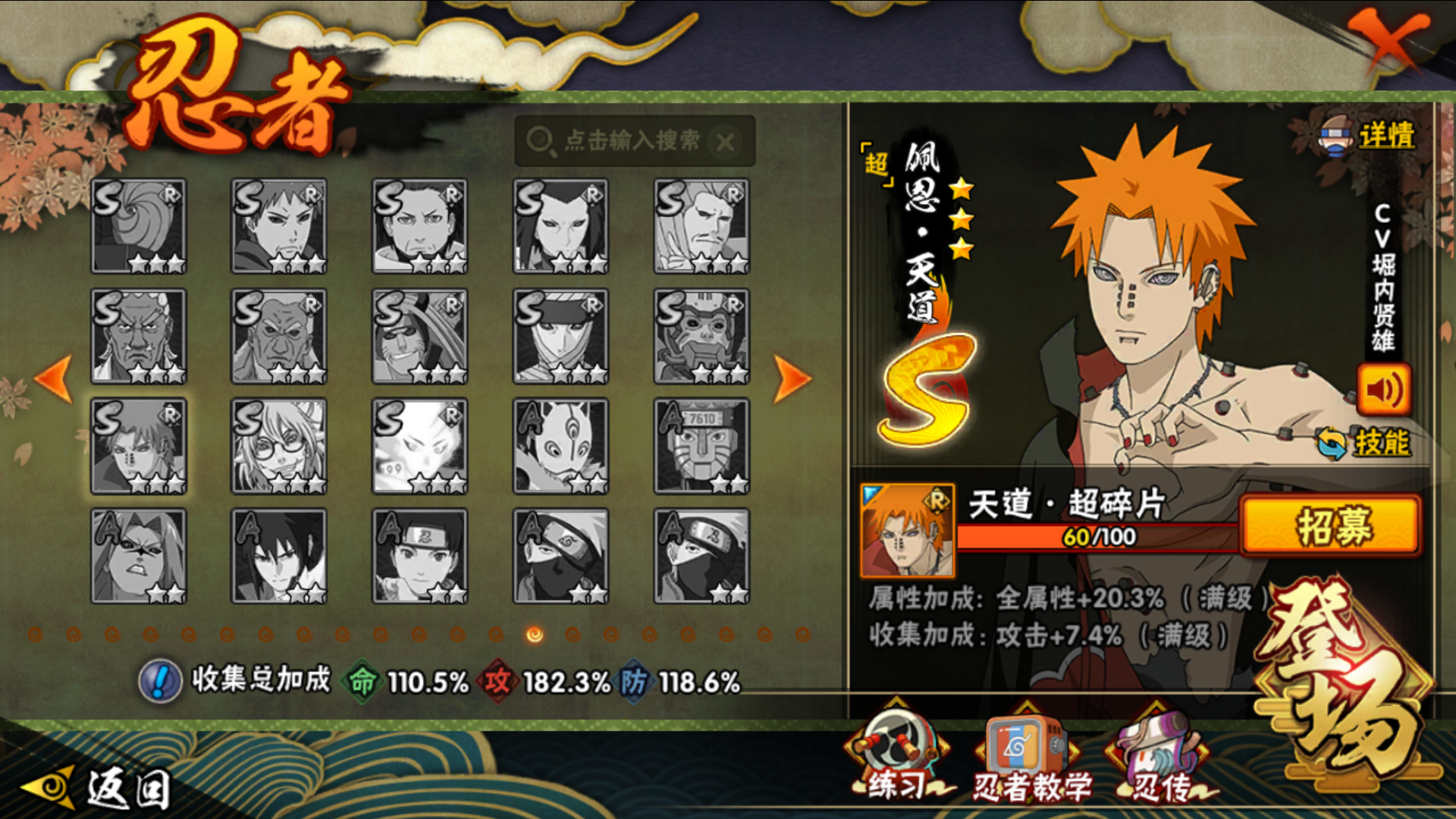This screenshot has height=819, width=1456.
Task: Clear the search box text
Action: [726, 142]
